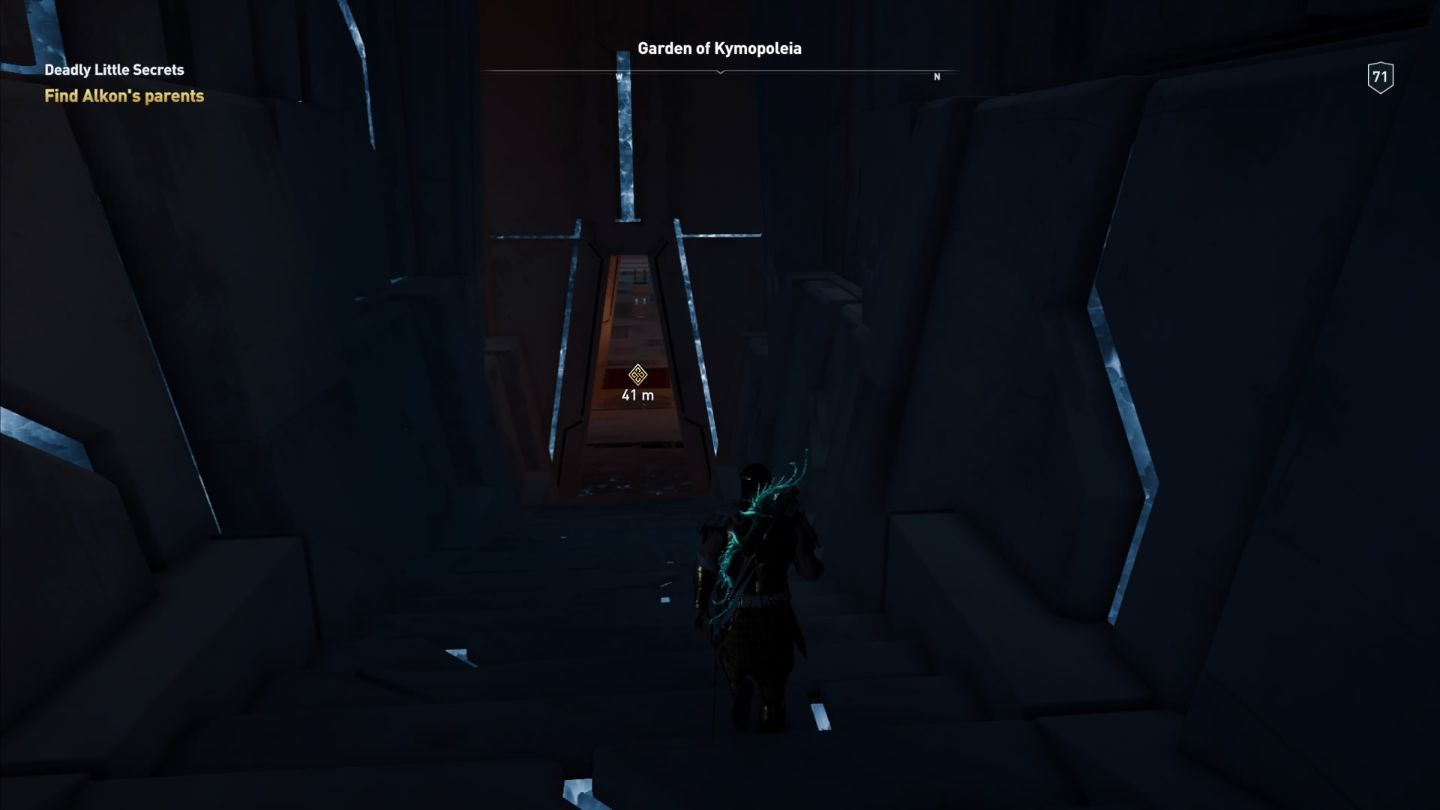Select the Deadly Little Secrets quest tracker

pos(114,70)
